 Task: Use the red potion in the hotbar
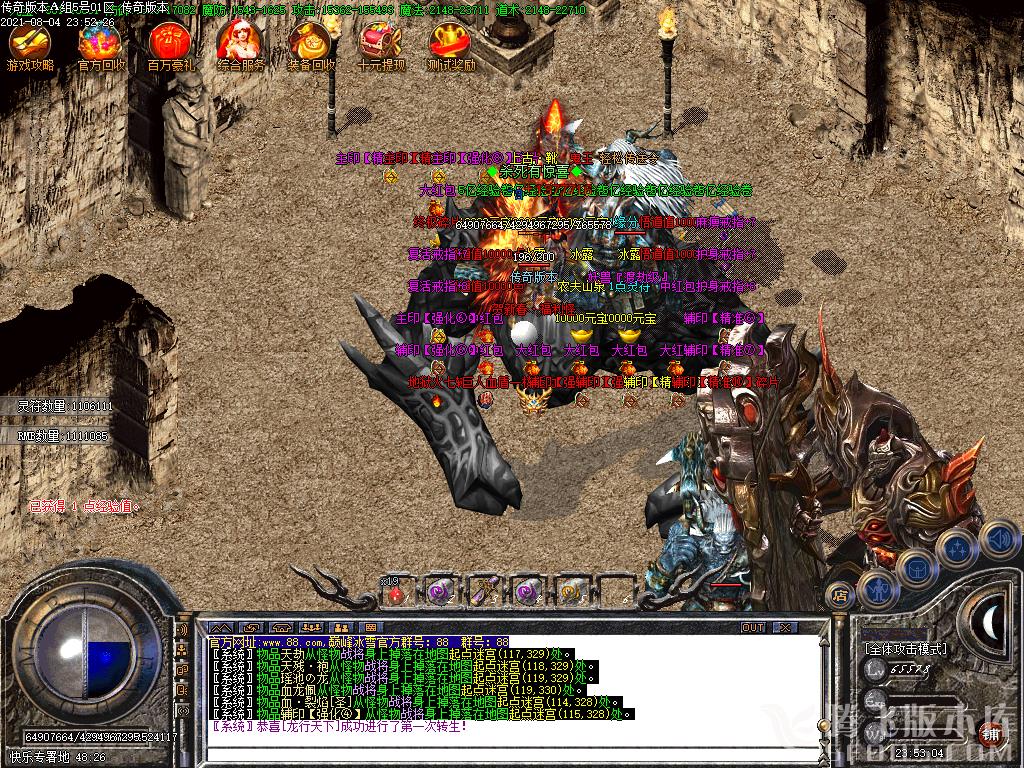pyautogui.click(x=397, y=592)
